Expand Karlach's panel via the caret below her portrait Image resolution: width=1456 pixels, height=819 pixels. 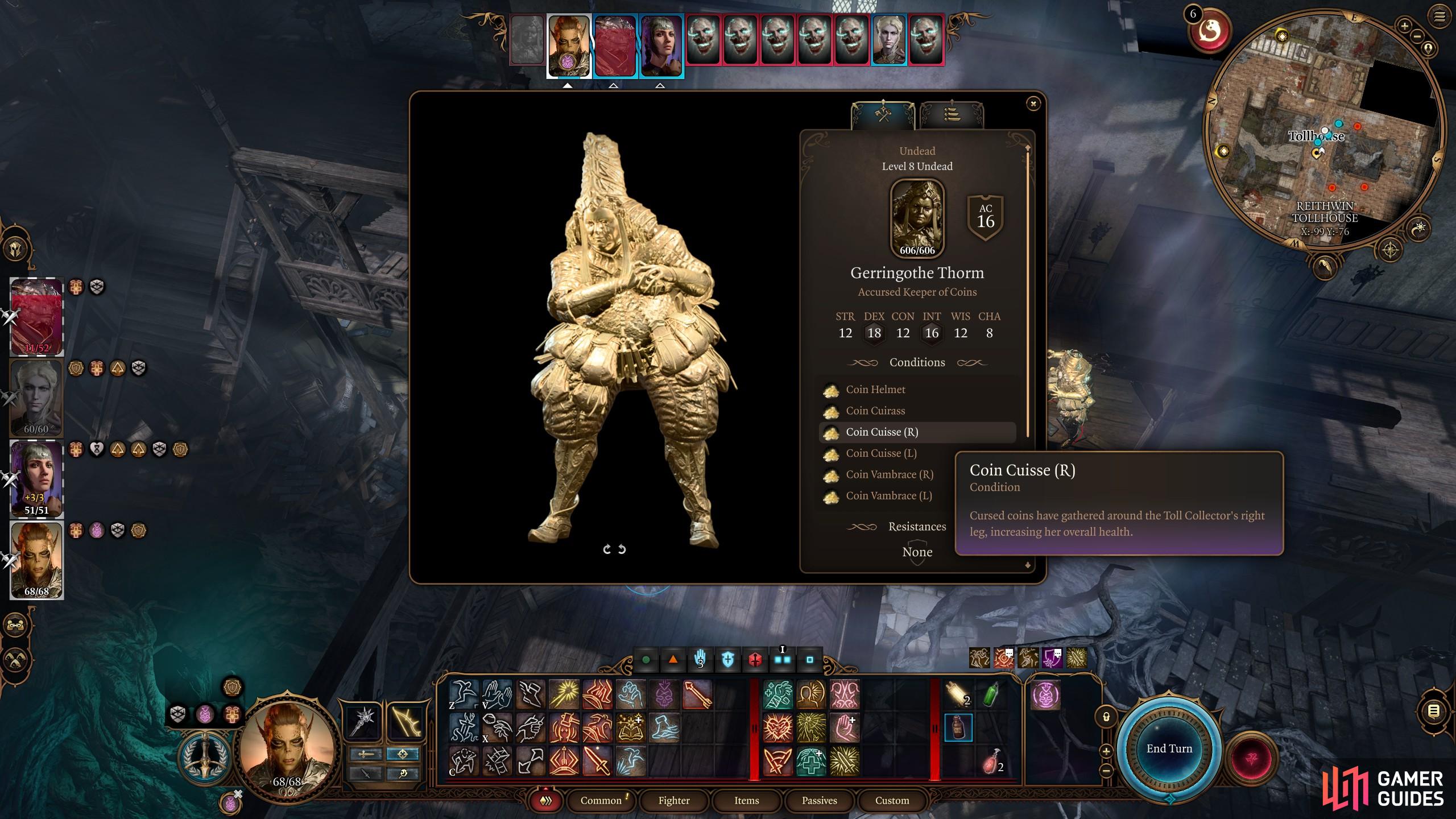pos(568,87)
